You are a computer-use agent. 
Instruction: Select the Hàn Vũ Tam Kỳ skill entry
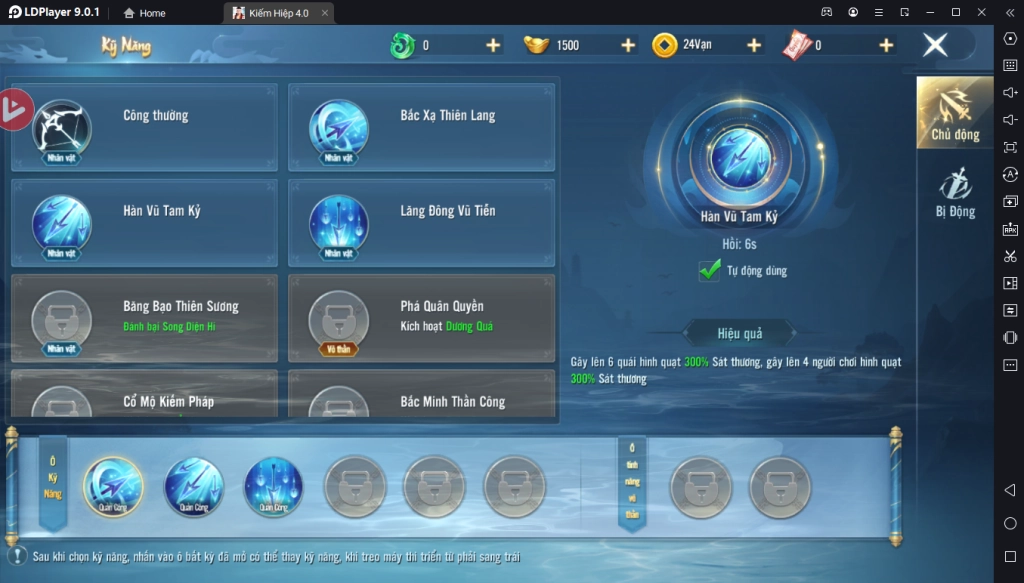[x=143, y=222]
